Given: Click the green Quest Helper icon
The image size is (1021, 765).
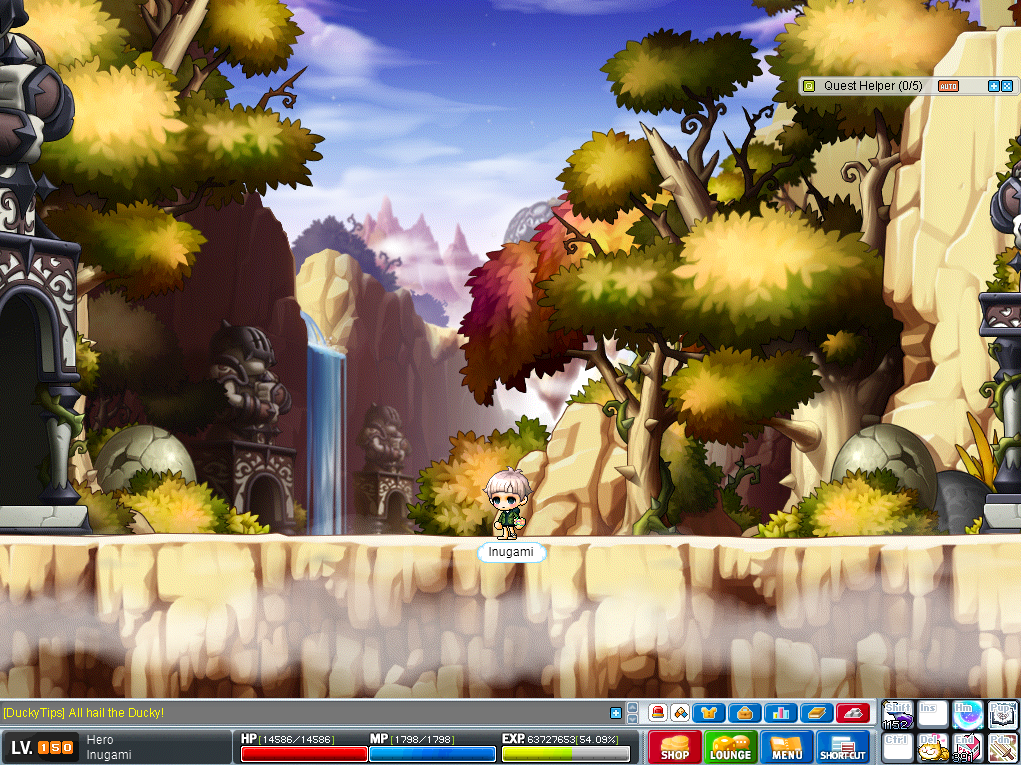Looking at the screenshot, I should pos(810,86).
